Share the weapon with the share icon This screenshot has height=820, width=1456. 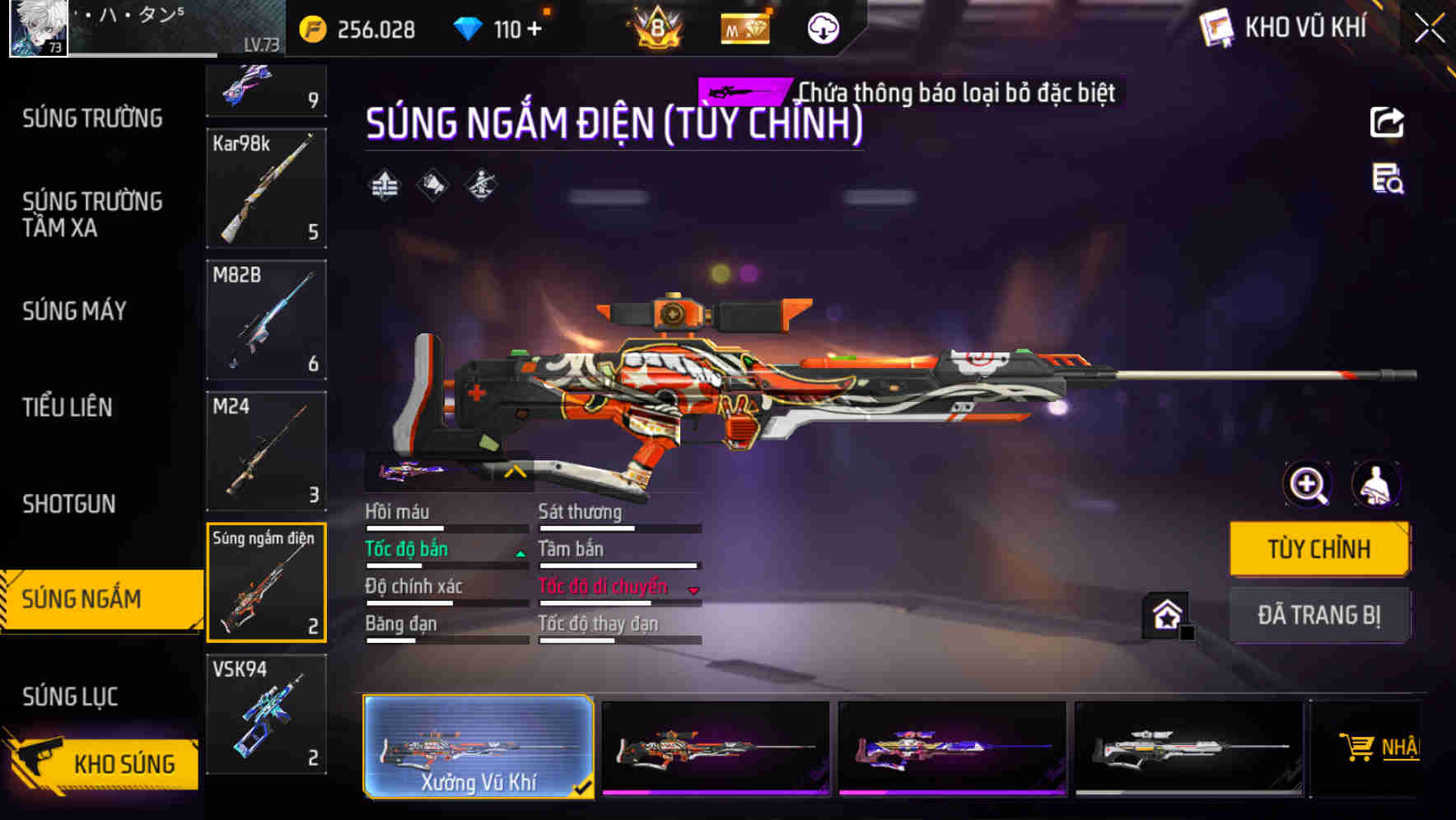click(x=1387, y=123)
